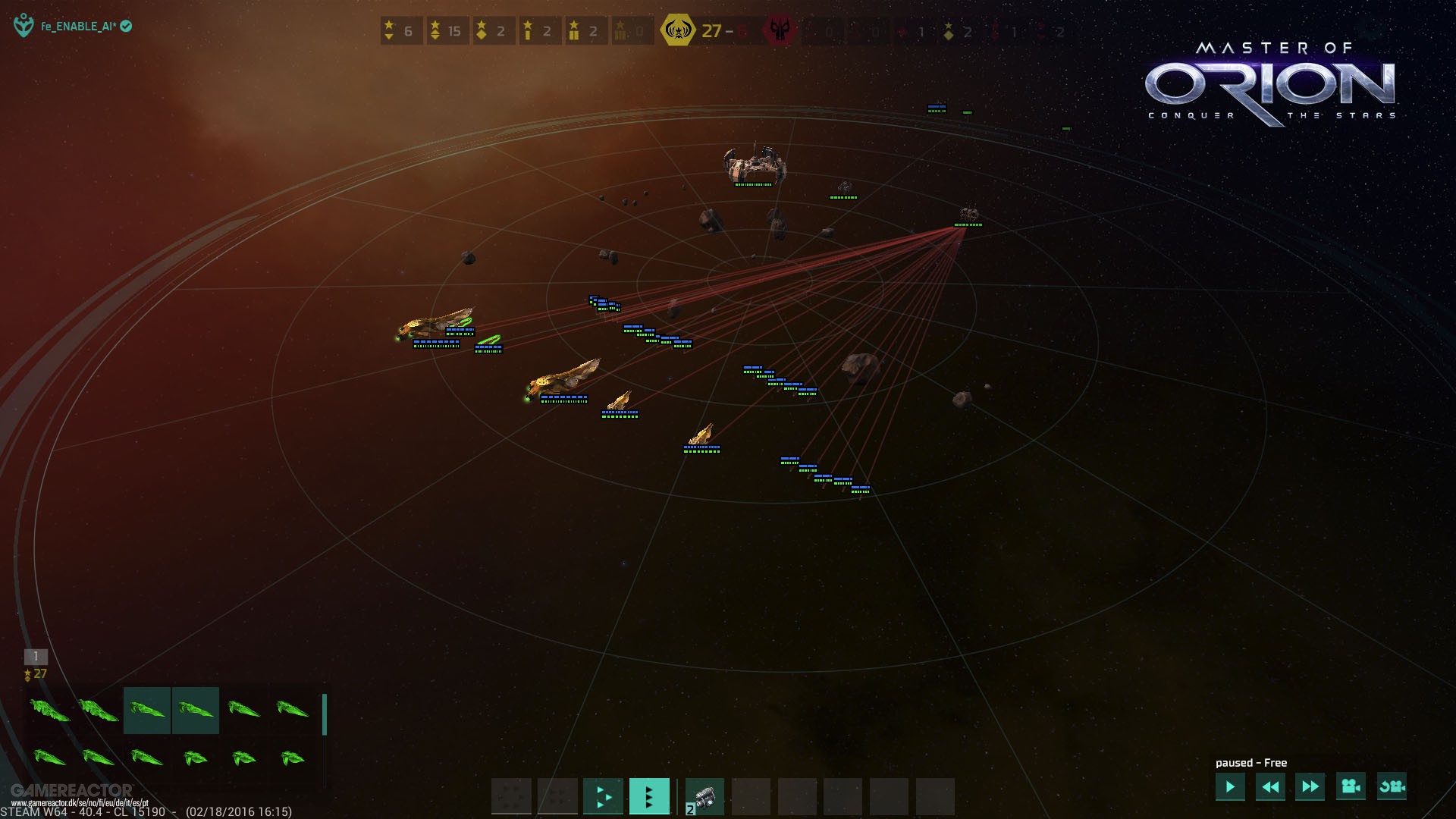Select the camera view toggle icon
This screenshot has height=819, width=1456.
pos(1349,788)
